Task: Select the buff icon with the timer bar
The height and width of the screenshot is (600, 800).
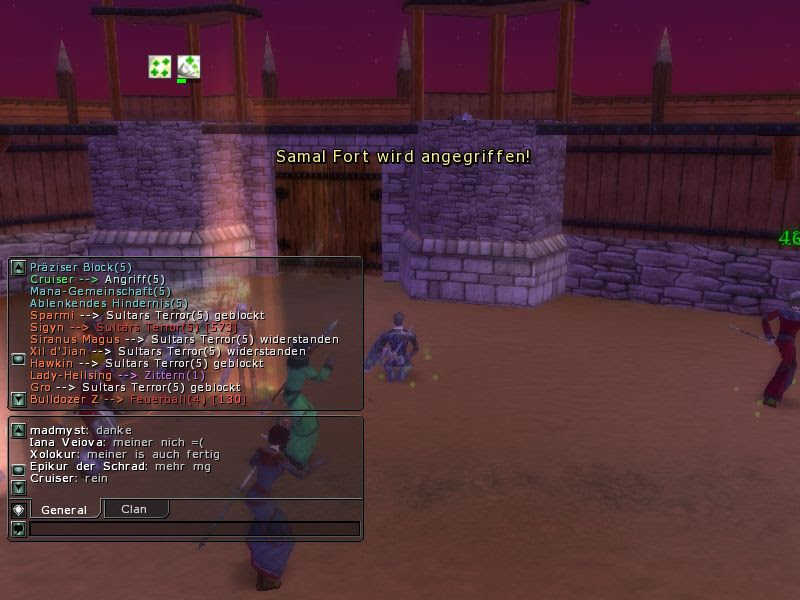Action: pyautogui.click(x=188, y=67)
